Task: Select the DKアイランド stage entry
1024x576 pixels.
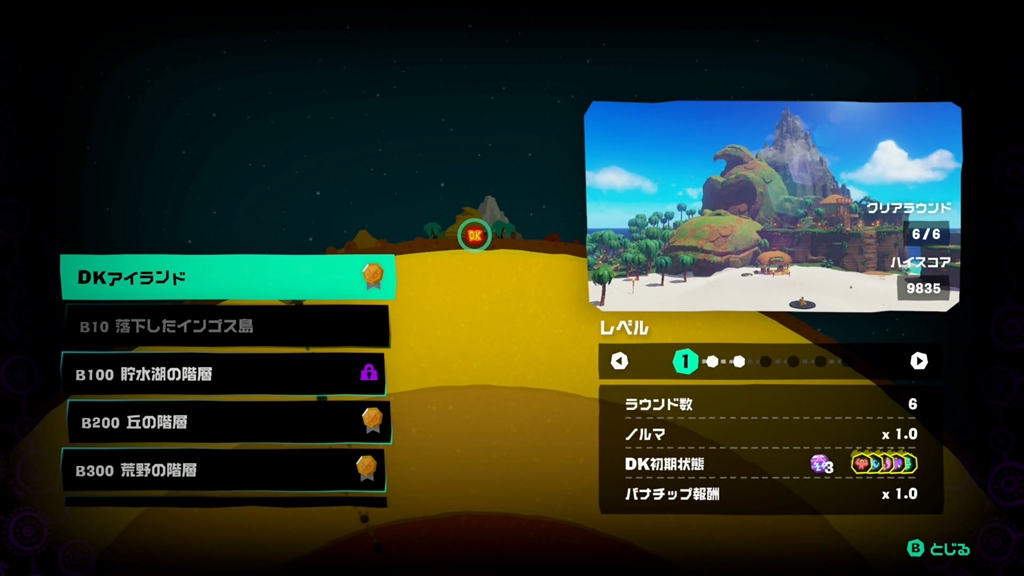Action: click(227, 277)
